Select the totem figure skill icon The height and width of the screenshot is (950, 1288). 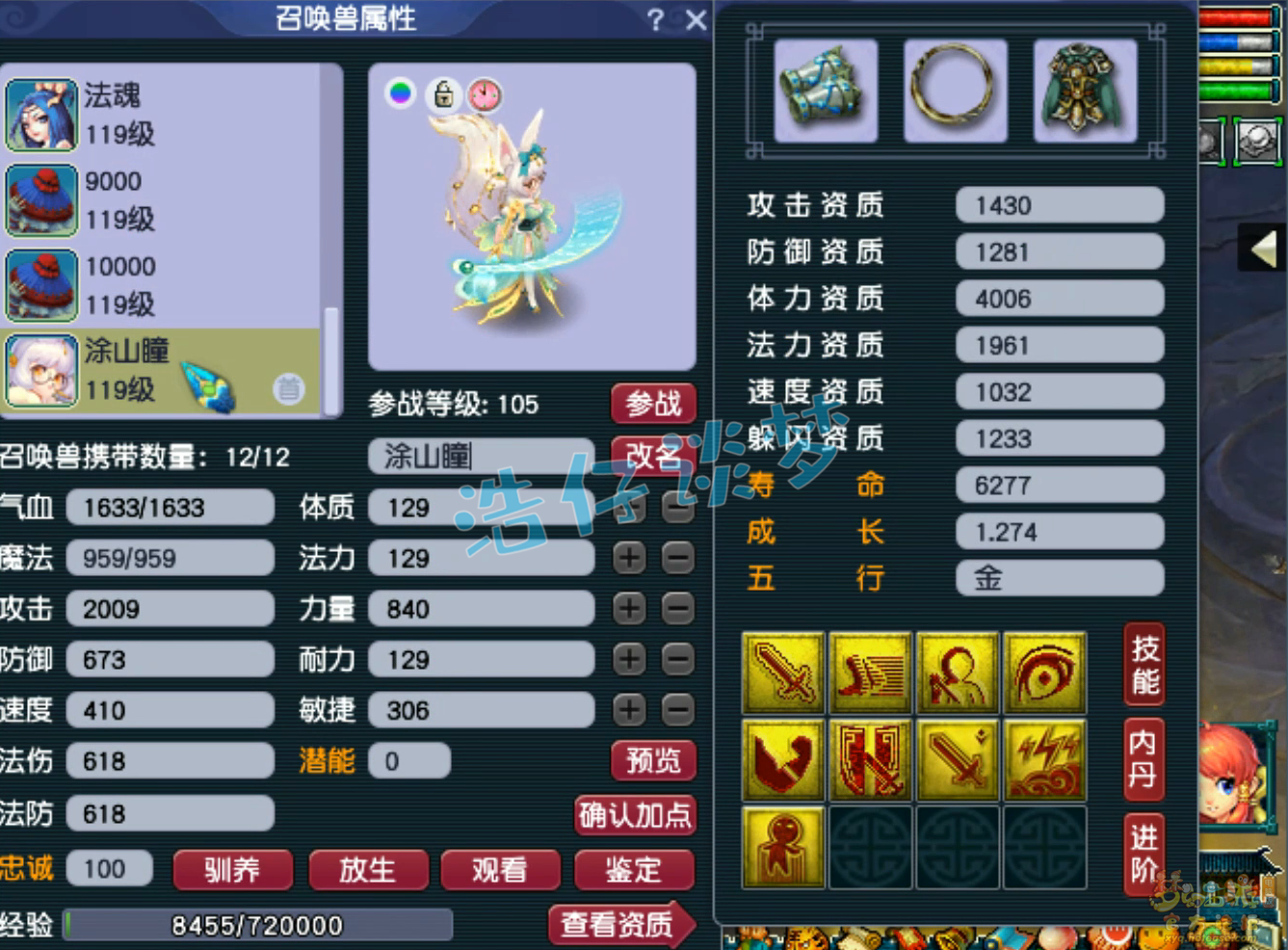click(783, 847)
